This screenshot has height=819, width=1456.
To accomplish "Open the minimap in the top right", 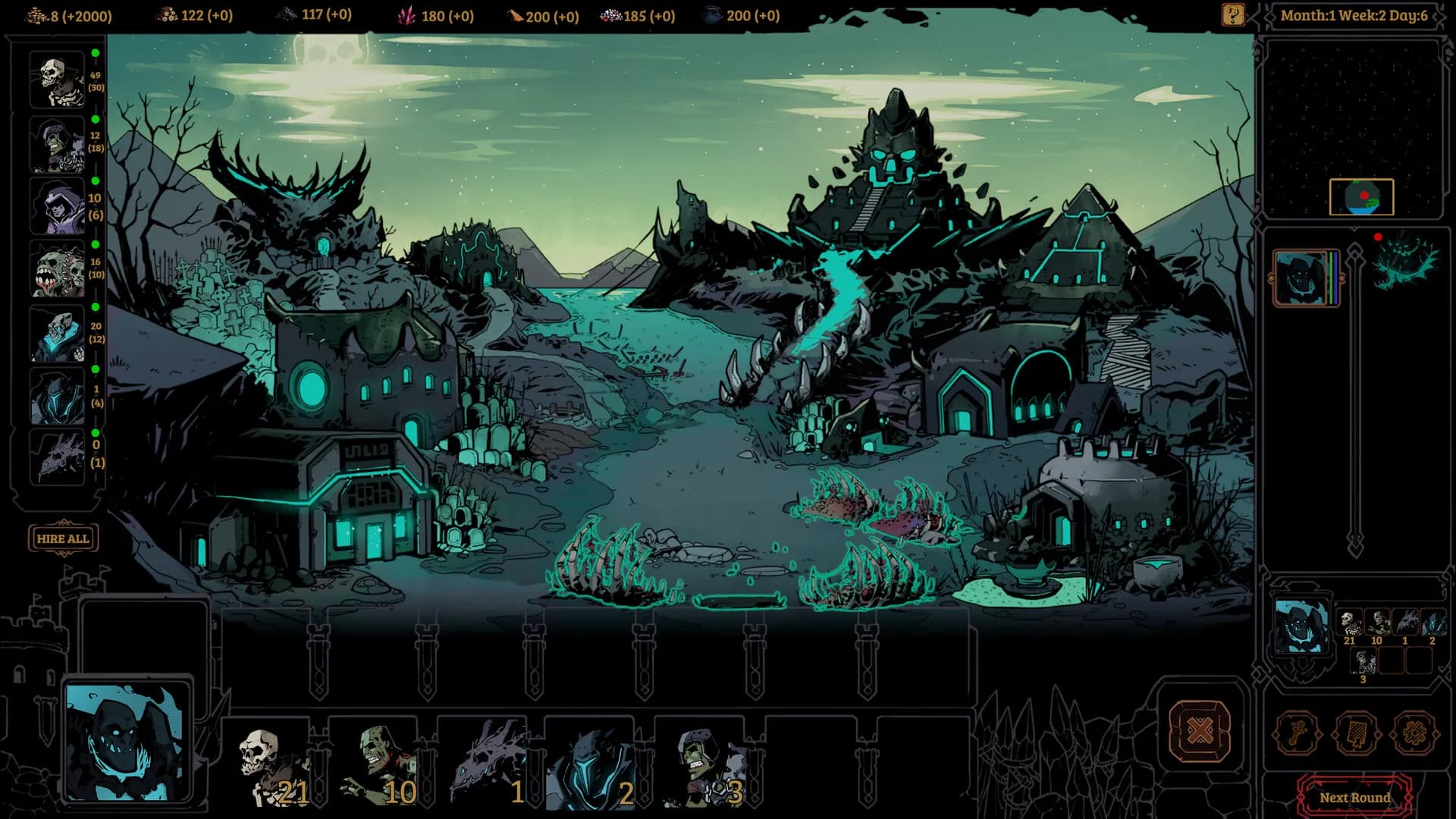I will pos(1363,196).
